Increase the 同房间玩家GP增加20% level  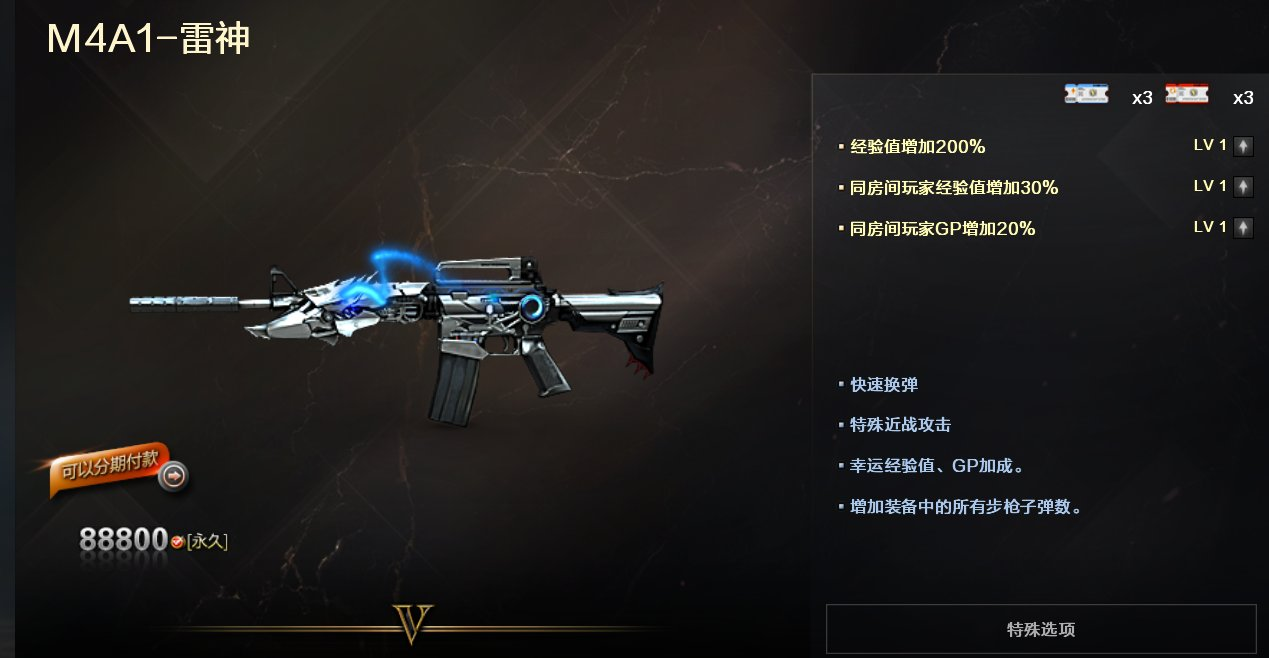tap(1242, 228)
